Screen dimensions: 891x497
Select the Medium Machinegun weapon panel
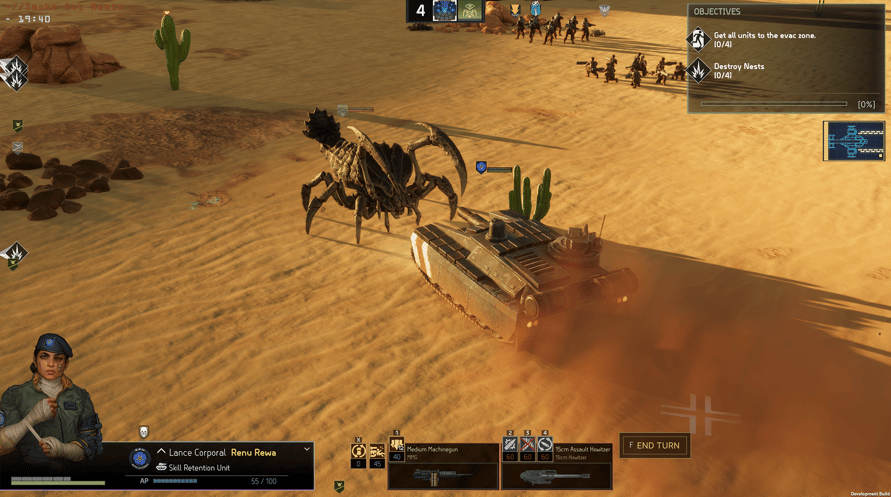(445, 466)
